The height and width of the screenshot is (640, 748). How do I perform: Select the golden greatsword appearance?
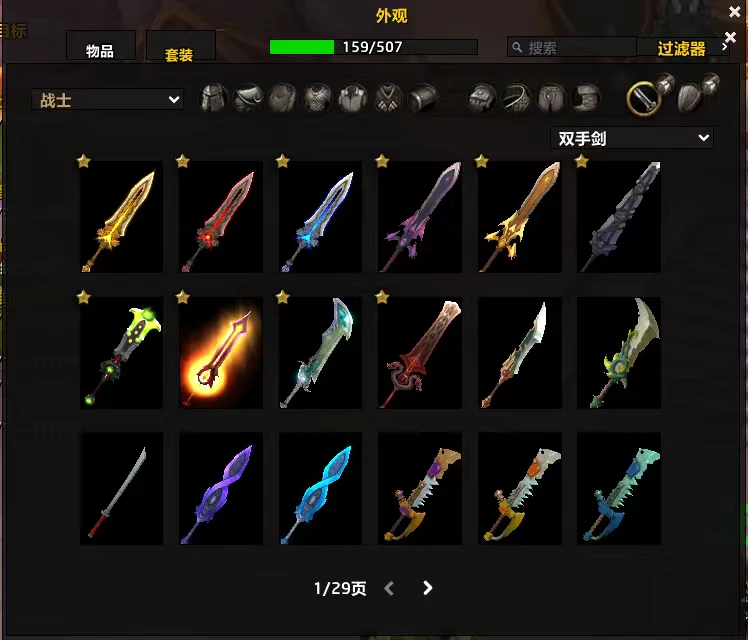(x=121, y=217)
